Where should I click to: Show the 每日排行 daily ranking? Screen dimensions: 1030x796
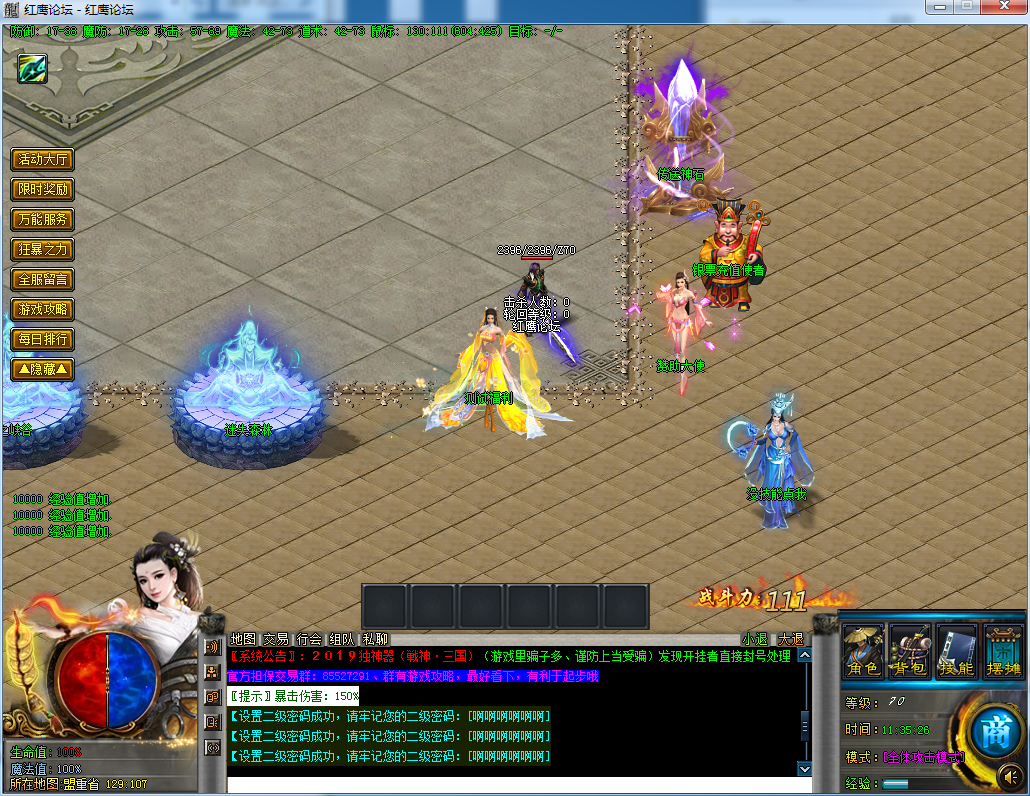42,340
